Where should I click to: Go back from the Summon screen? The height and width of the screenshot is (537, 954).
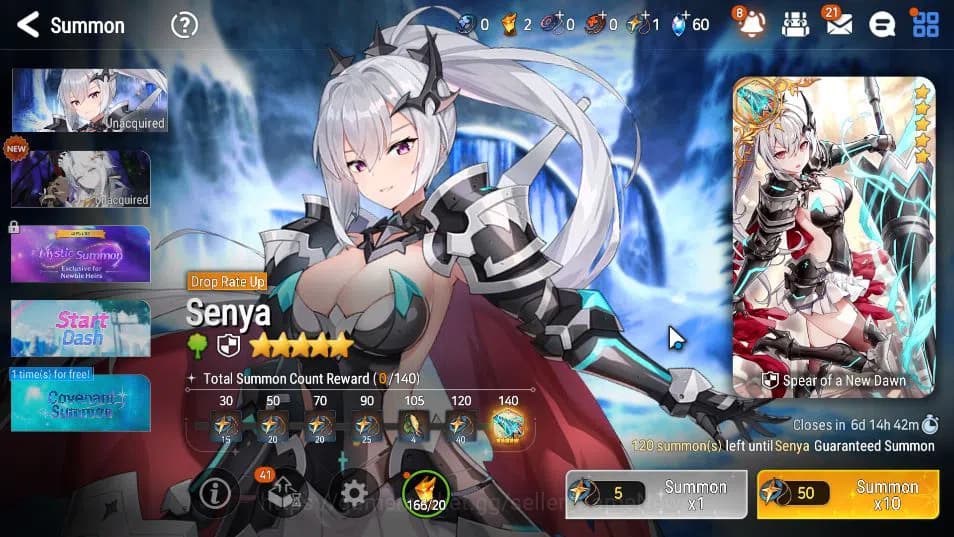[28, 25]
